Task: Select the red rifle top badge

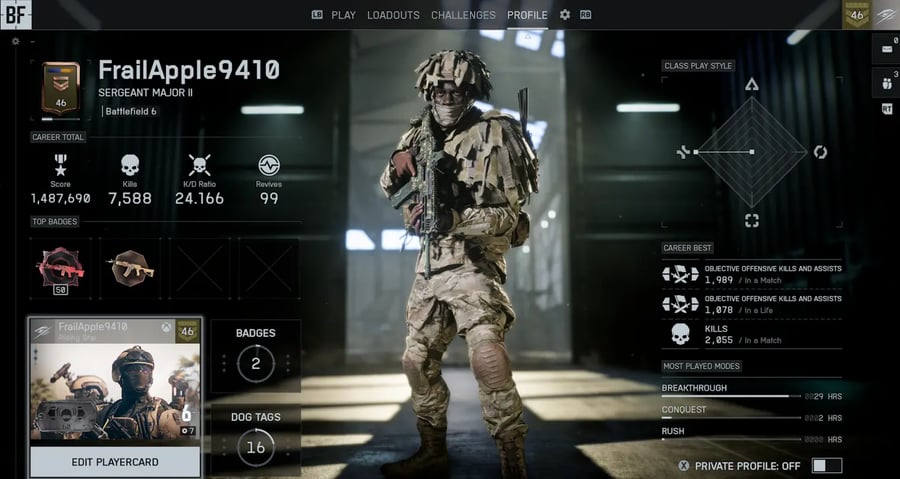Action: tap(60, 266)
